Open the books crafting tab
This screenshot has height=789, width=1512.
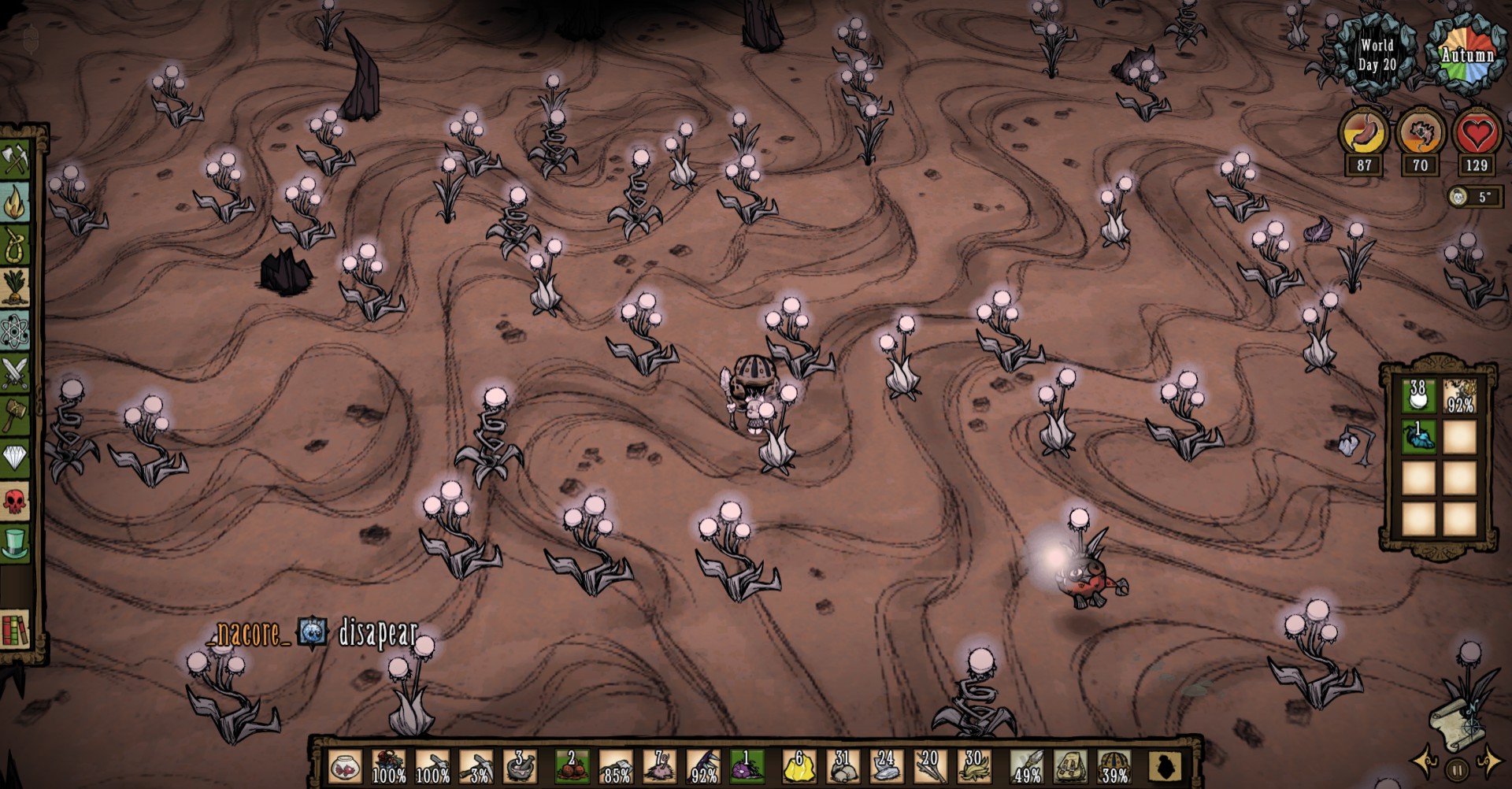[15, 628]
